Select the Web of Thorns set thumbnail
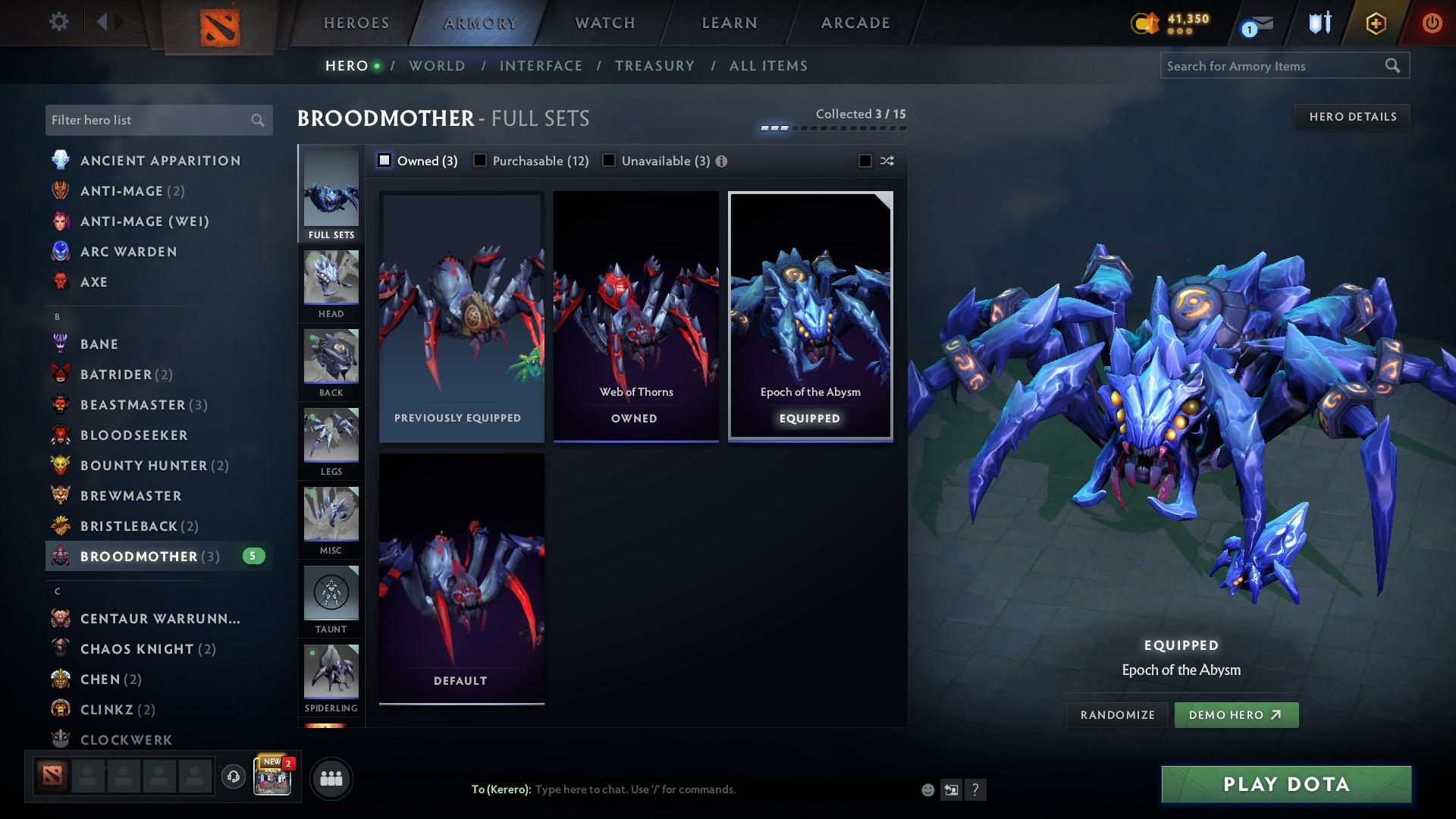This screenshot has height=819, width=1456. click(x=635, y=311)
